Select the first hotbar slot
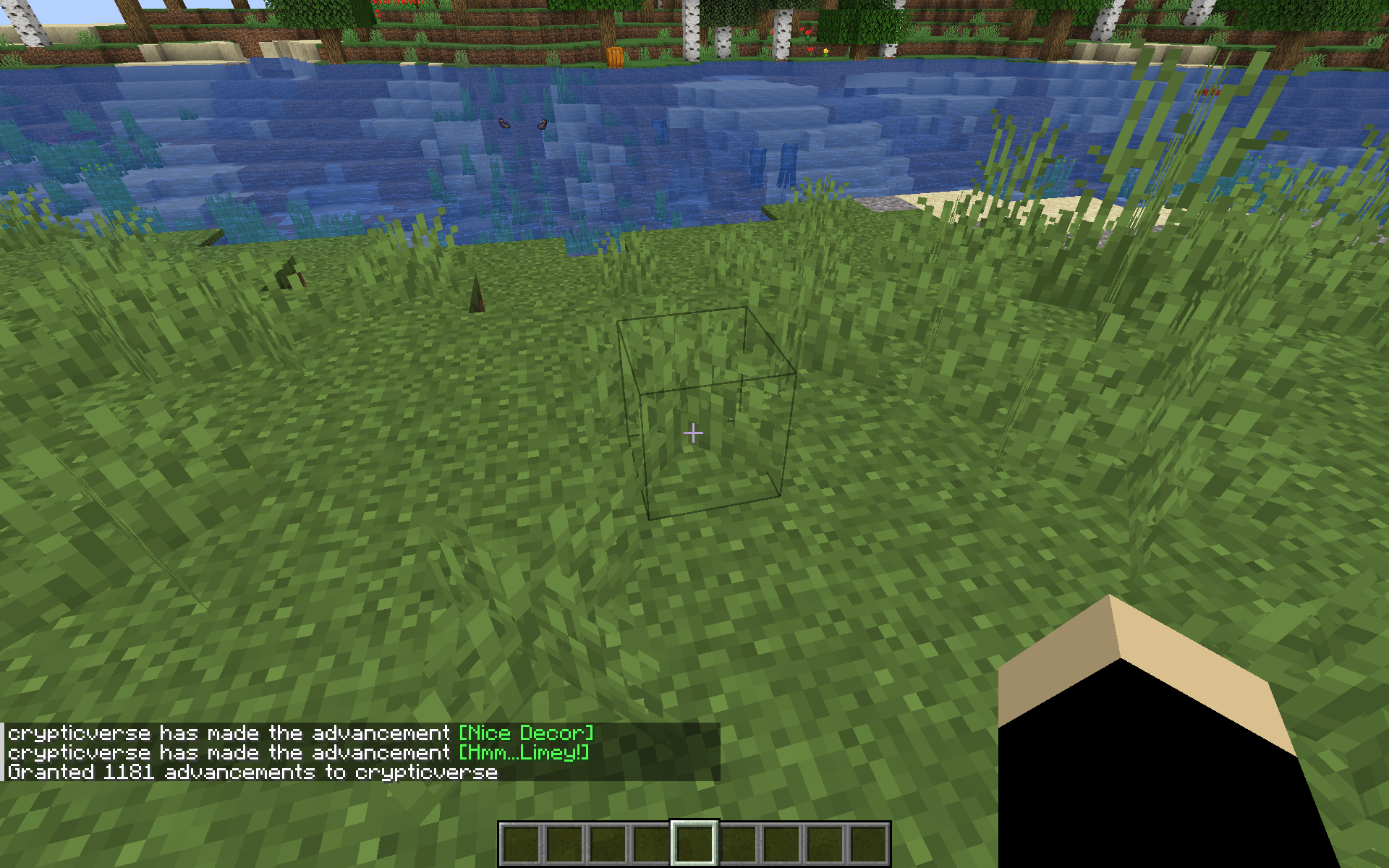Screen dimensions: 1389x868 [x=521, y=843]
